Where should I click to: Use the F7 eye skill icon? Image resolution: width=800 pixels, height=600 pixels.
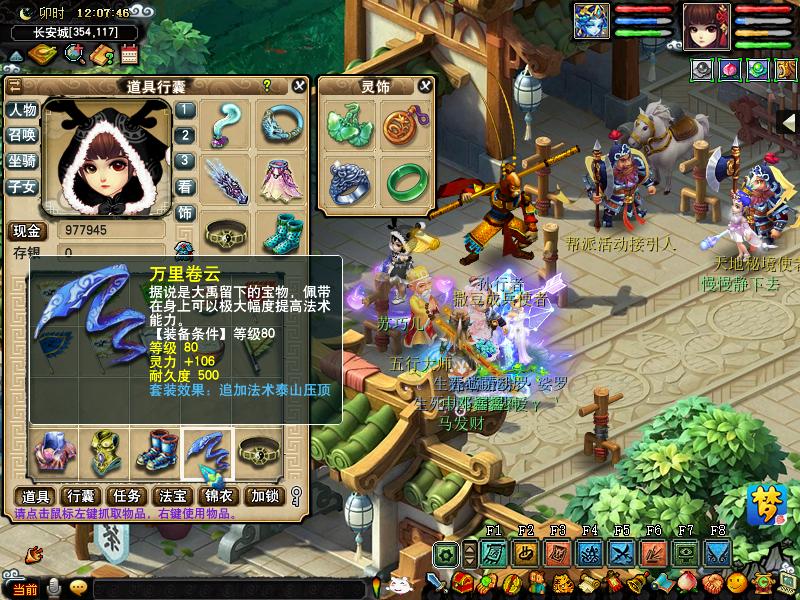pyautogui.click(x=686, y=553)
